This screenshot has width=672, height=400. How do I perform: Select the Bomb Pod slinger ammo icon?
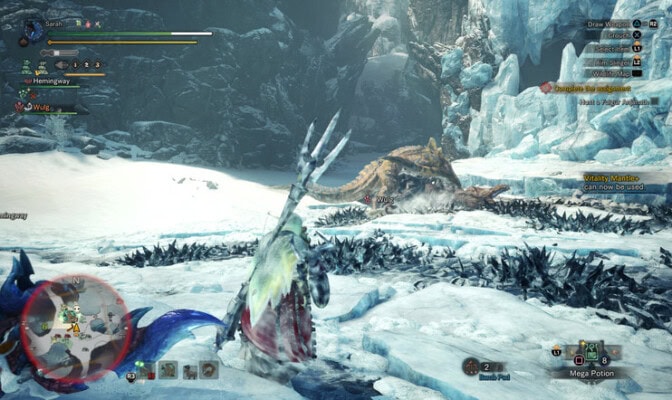point(472,366)
